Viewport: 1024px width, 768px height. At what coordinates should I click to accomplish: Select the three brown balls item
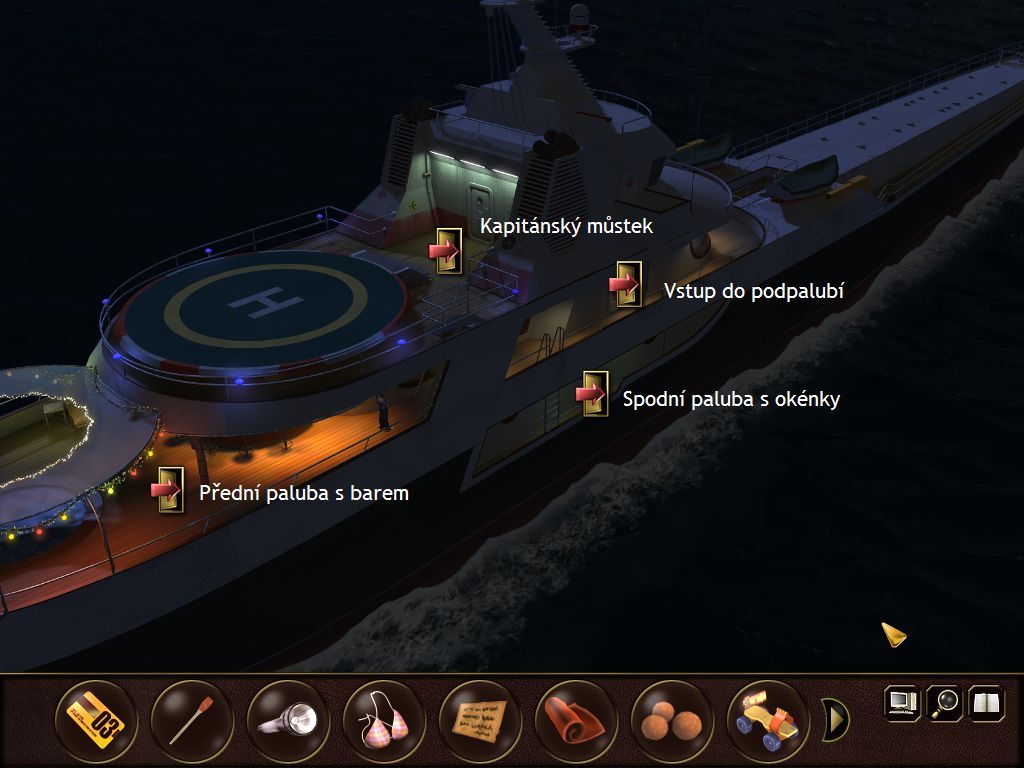point(671,719)
